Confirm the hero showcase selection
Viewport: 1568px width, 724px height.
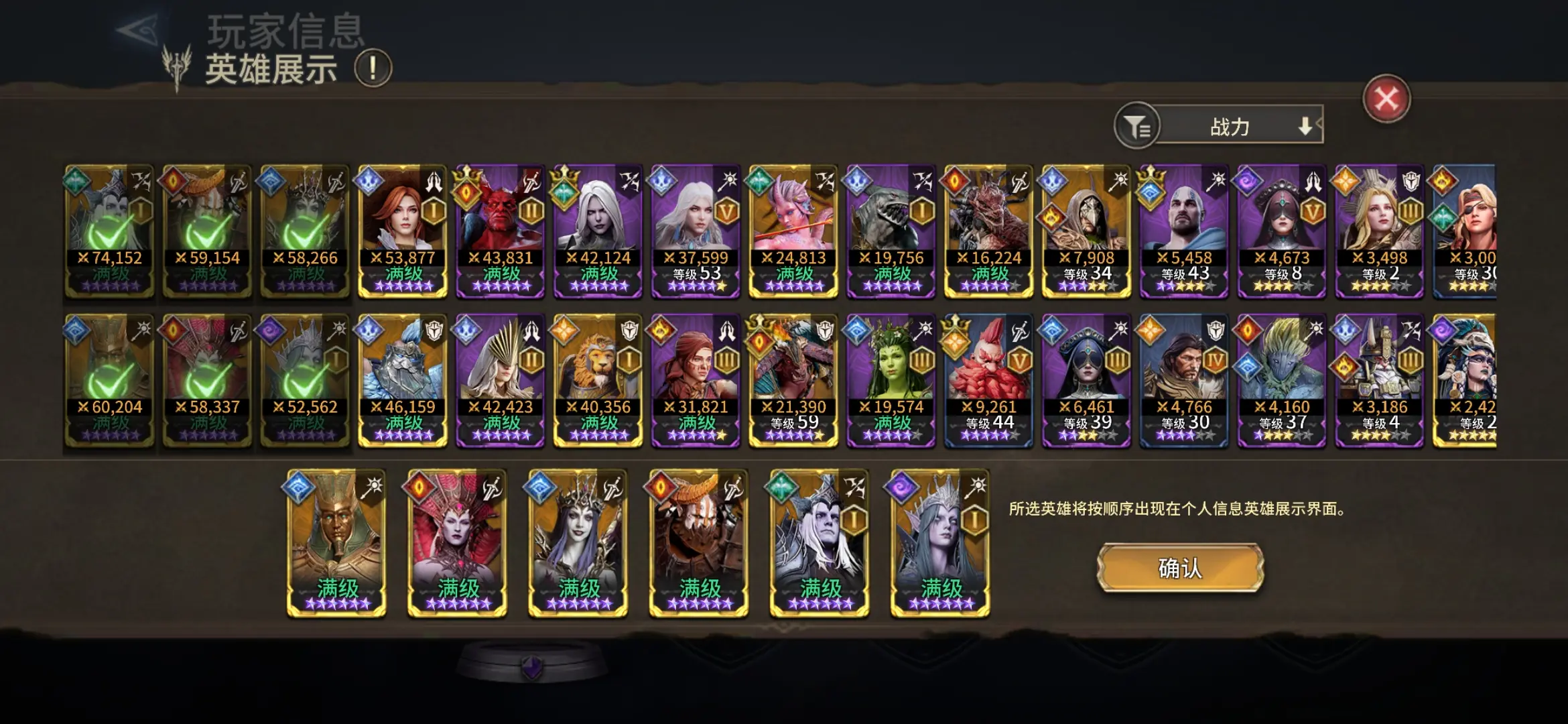1180,568
